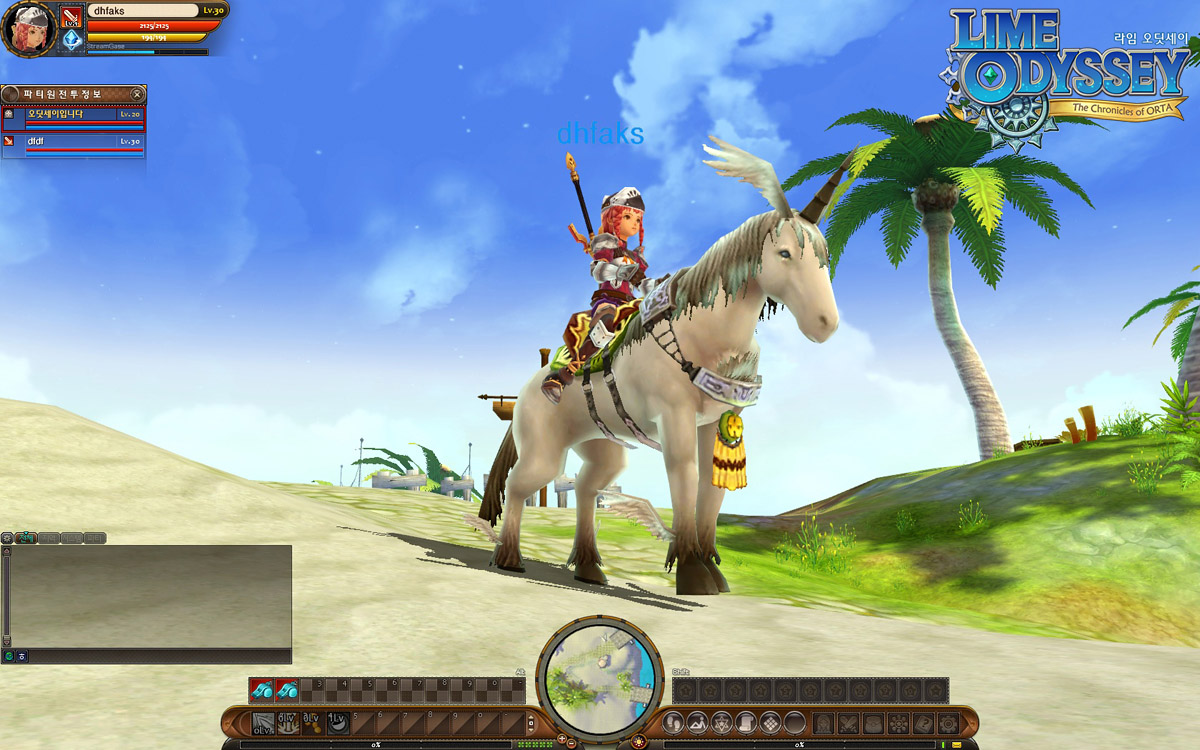Open the gear system settings menu
1200x750 pixels.
(x=947, y=722)
